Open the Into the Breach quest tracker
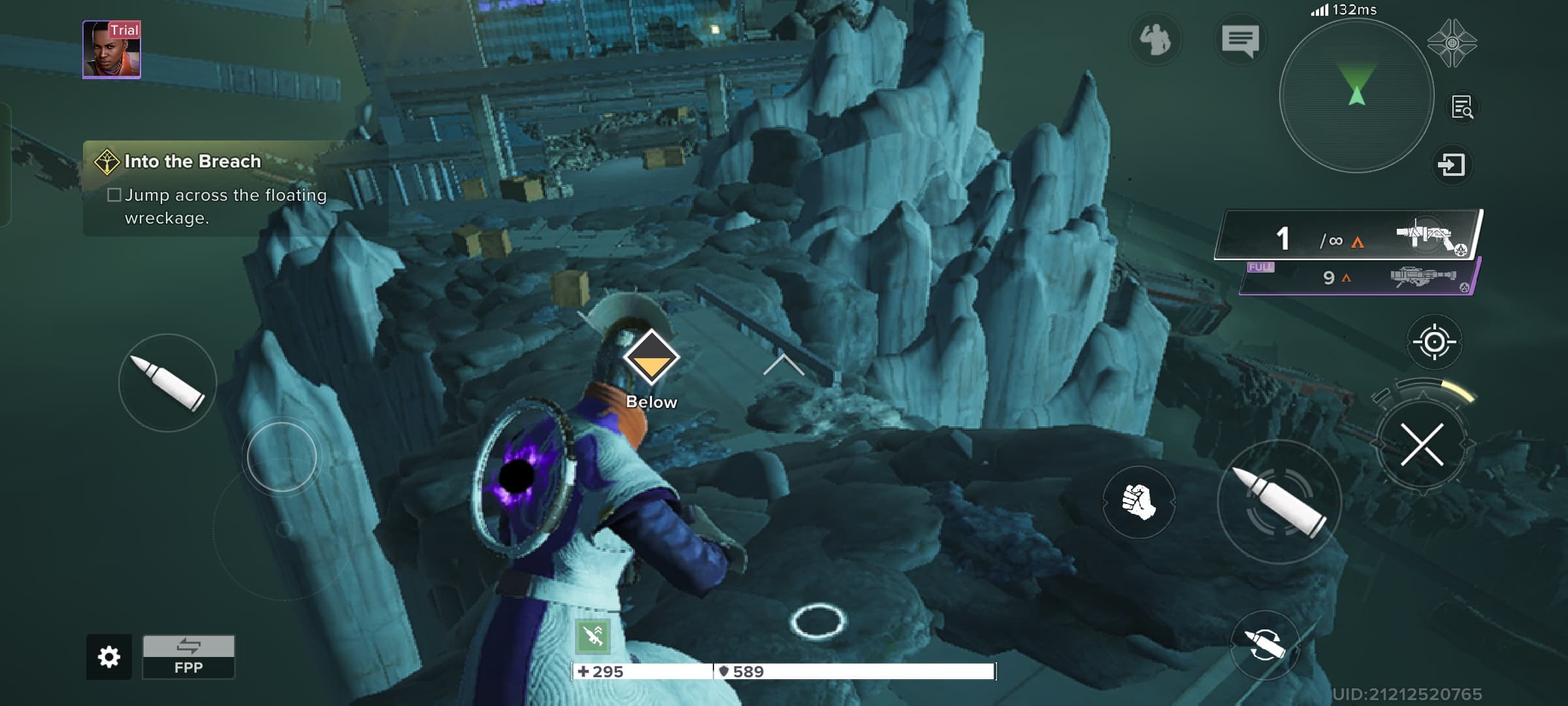The image size is (1568, 706). (x=192, y=161)
